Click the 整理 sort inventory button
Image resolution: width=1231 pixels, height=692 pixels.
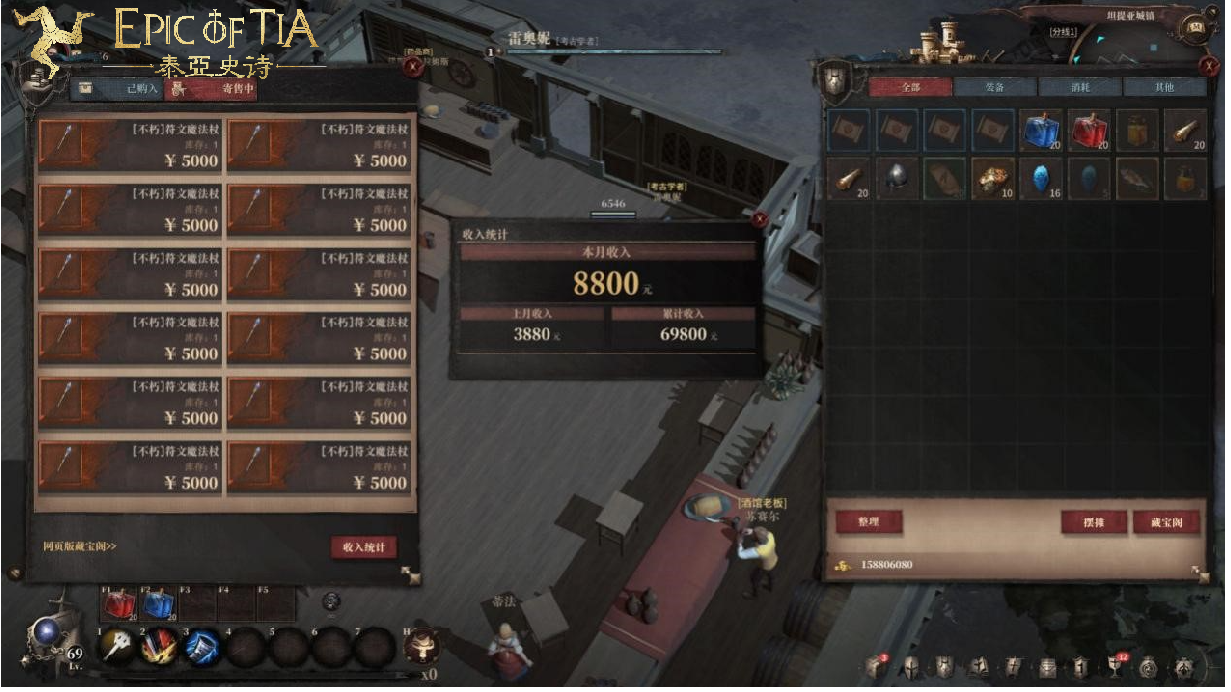tap(867, 522)
